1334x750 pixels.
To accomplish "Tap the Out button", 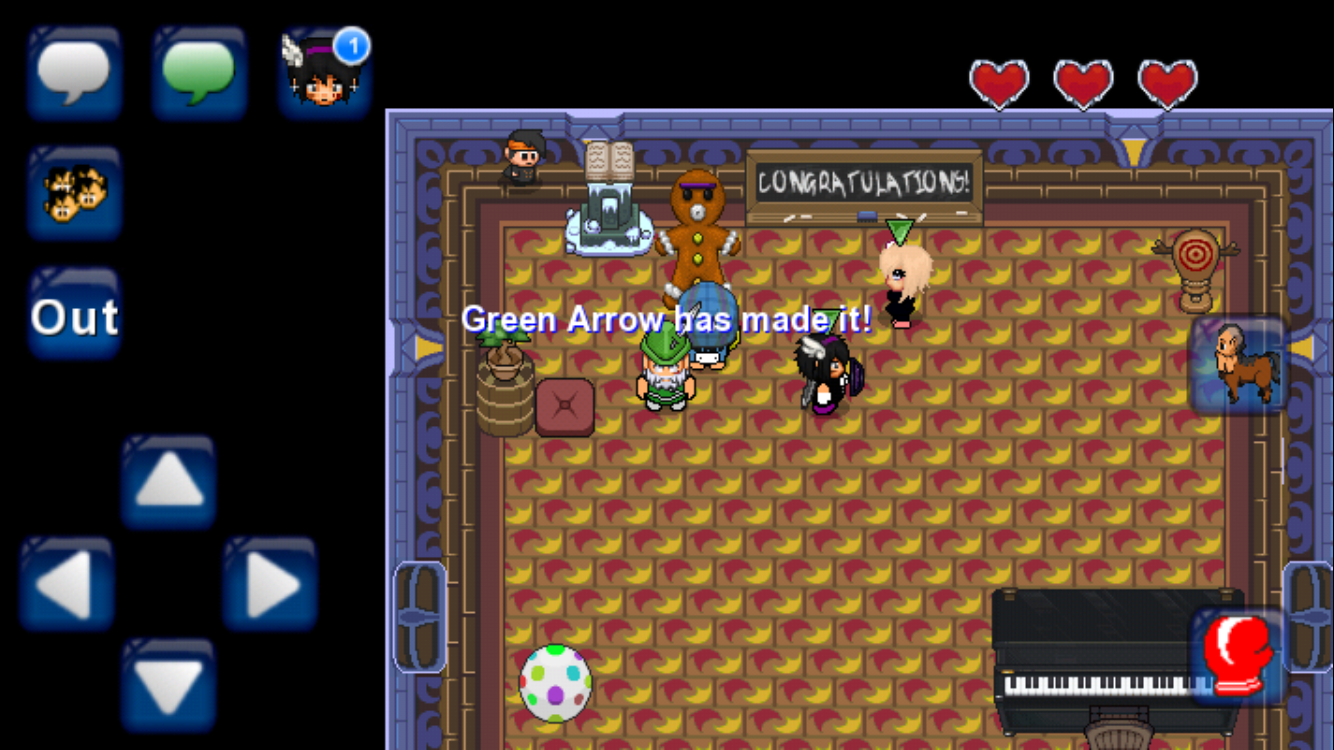I will (x=74, y=316).
